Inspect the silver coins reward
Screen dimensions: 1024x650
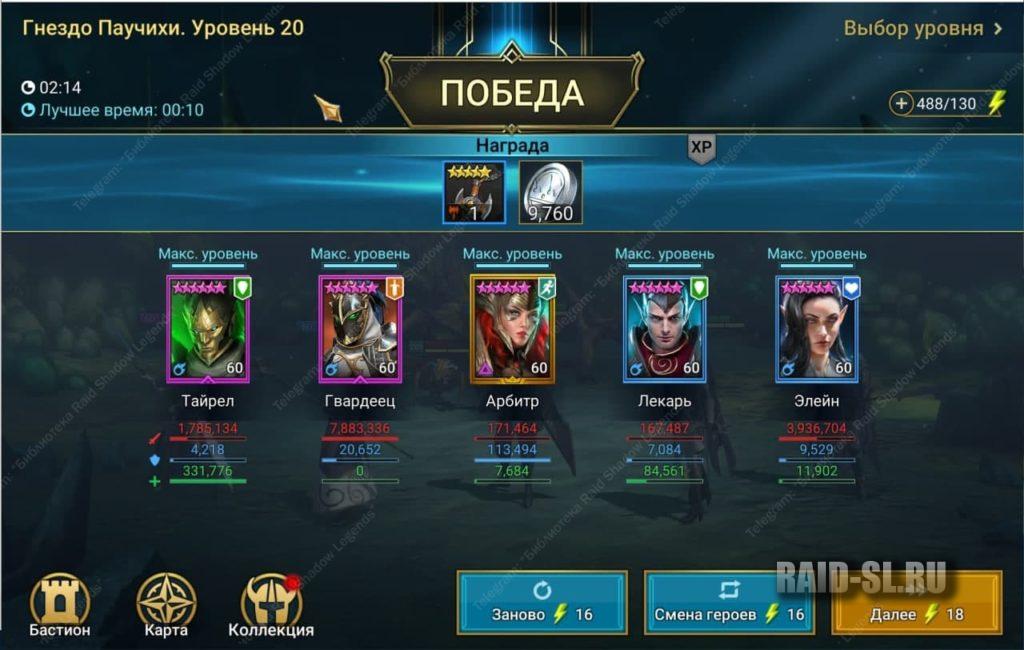(550, 193)
